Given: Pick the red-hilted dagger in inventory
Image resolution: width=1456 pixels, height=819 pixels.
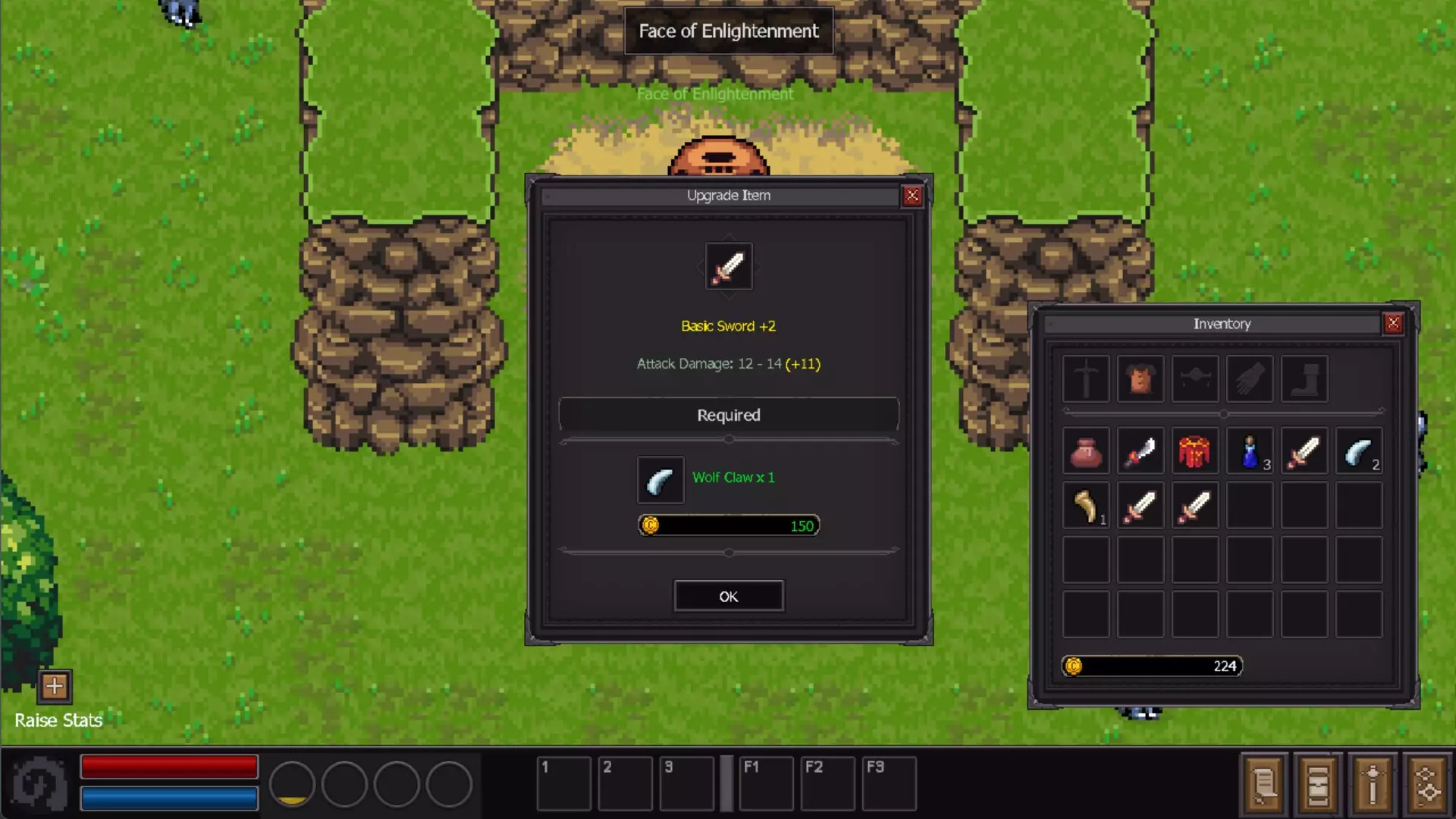Looking at the screenshot, I should 1141,453.
